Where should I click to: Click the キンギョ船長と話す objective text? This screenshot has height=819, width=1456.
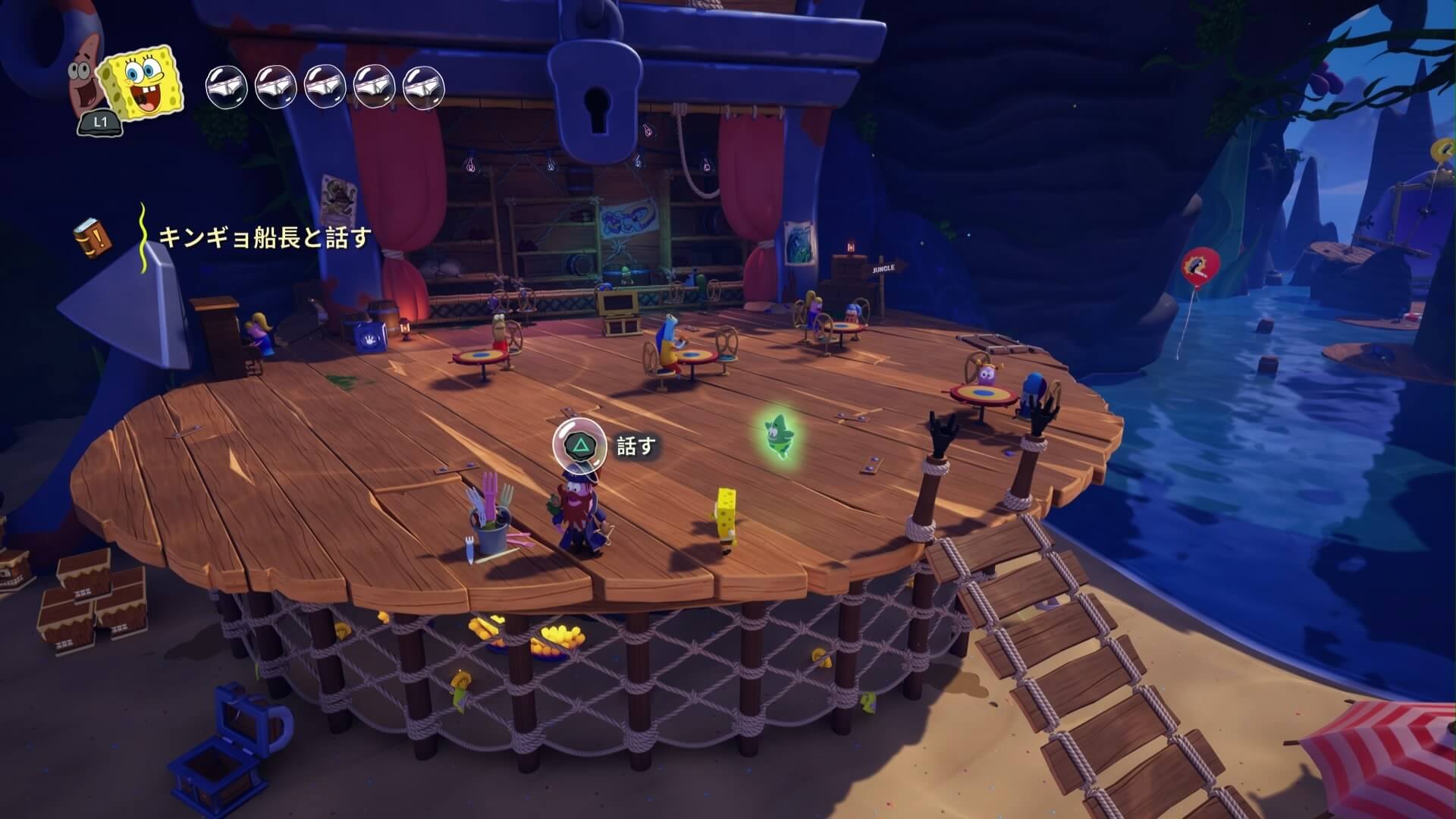[x=265, y=237]
